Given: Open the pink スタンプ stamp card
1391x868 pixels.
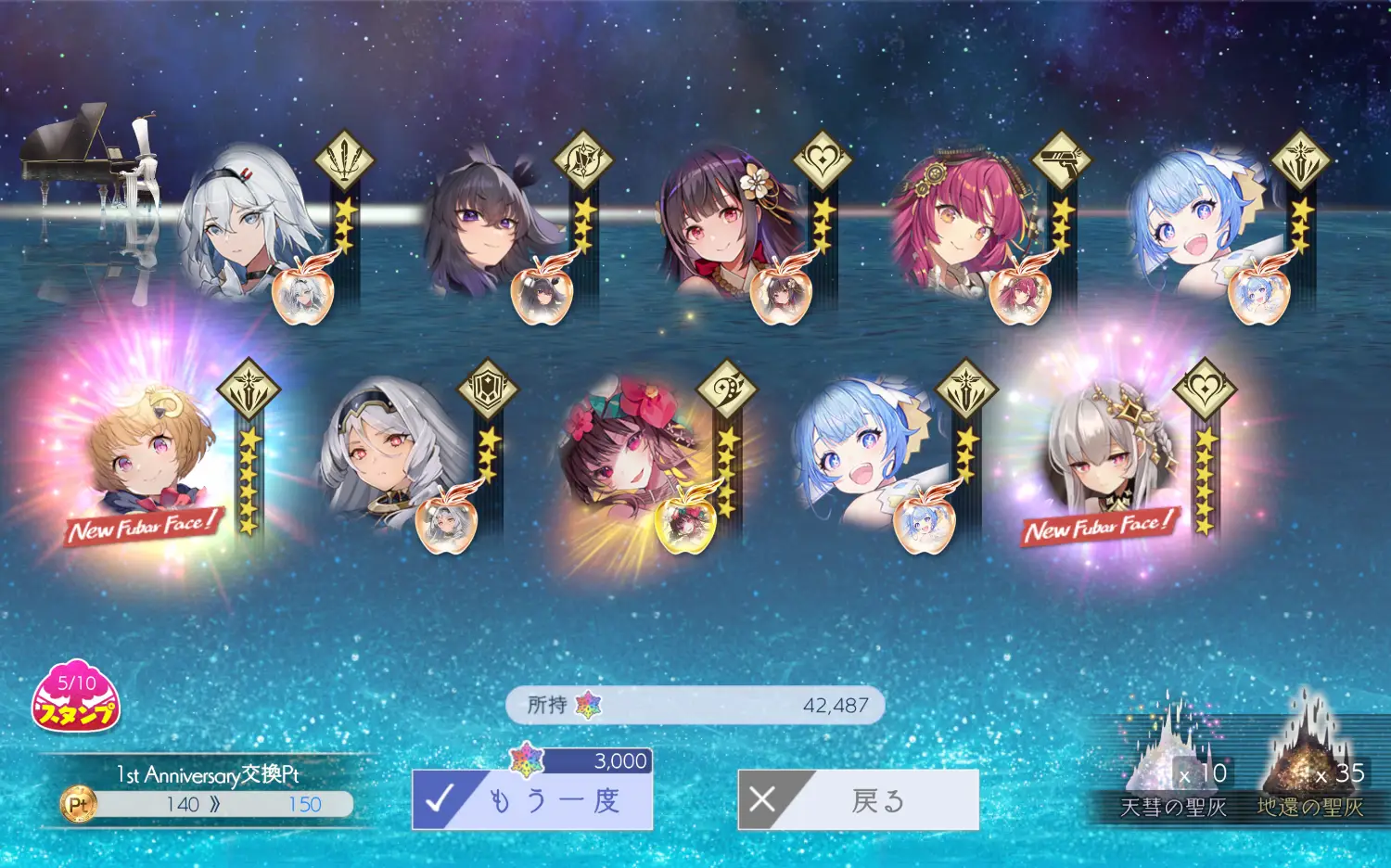Looking at the screenshot, I should pos(76,697).
